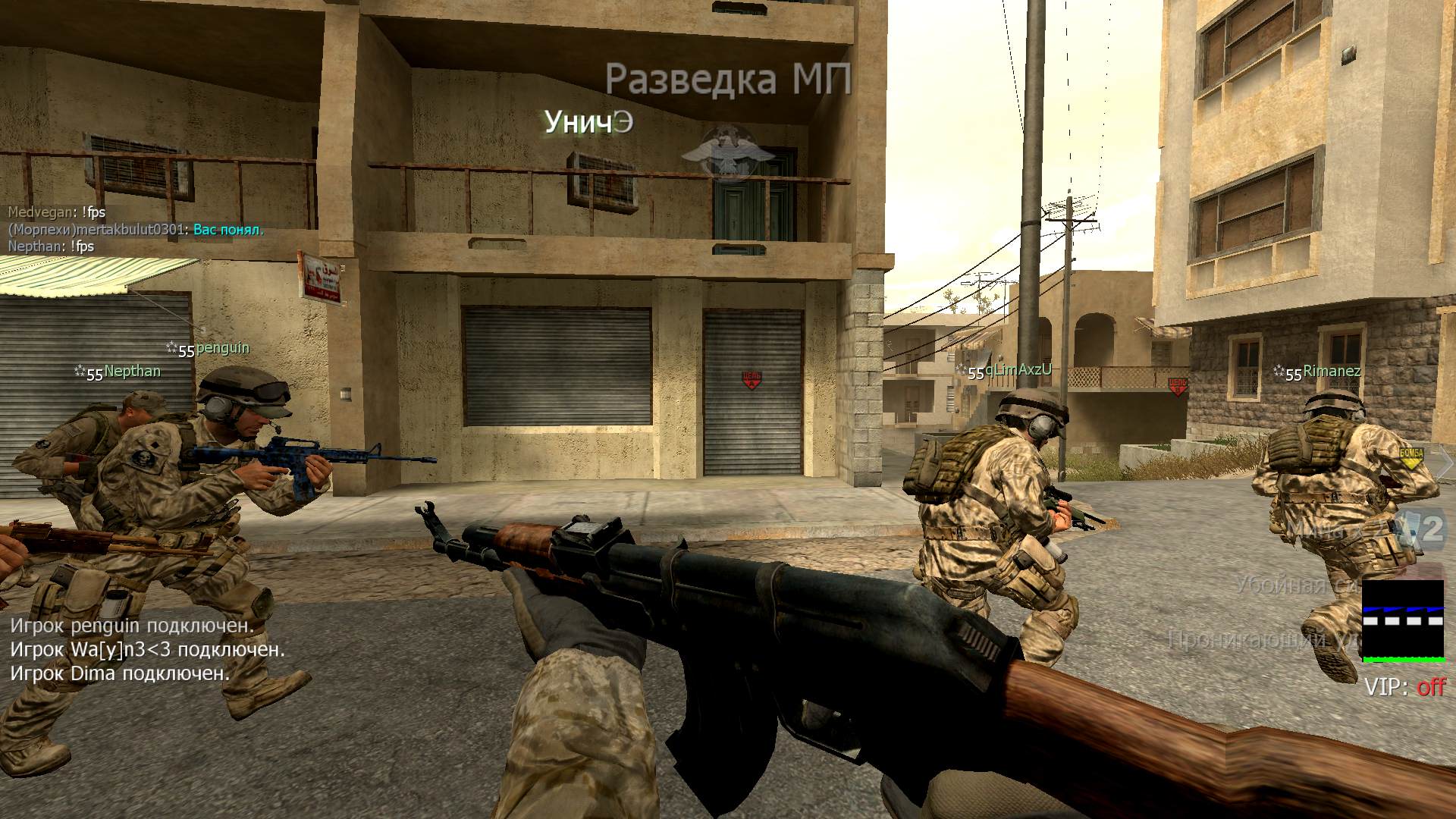The width and height of the screenshot is (1456, 819).
Task: Click Medvegan's !fps chat message
Action: [57, 213]
